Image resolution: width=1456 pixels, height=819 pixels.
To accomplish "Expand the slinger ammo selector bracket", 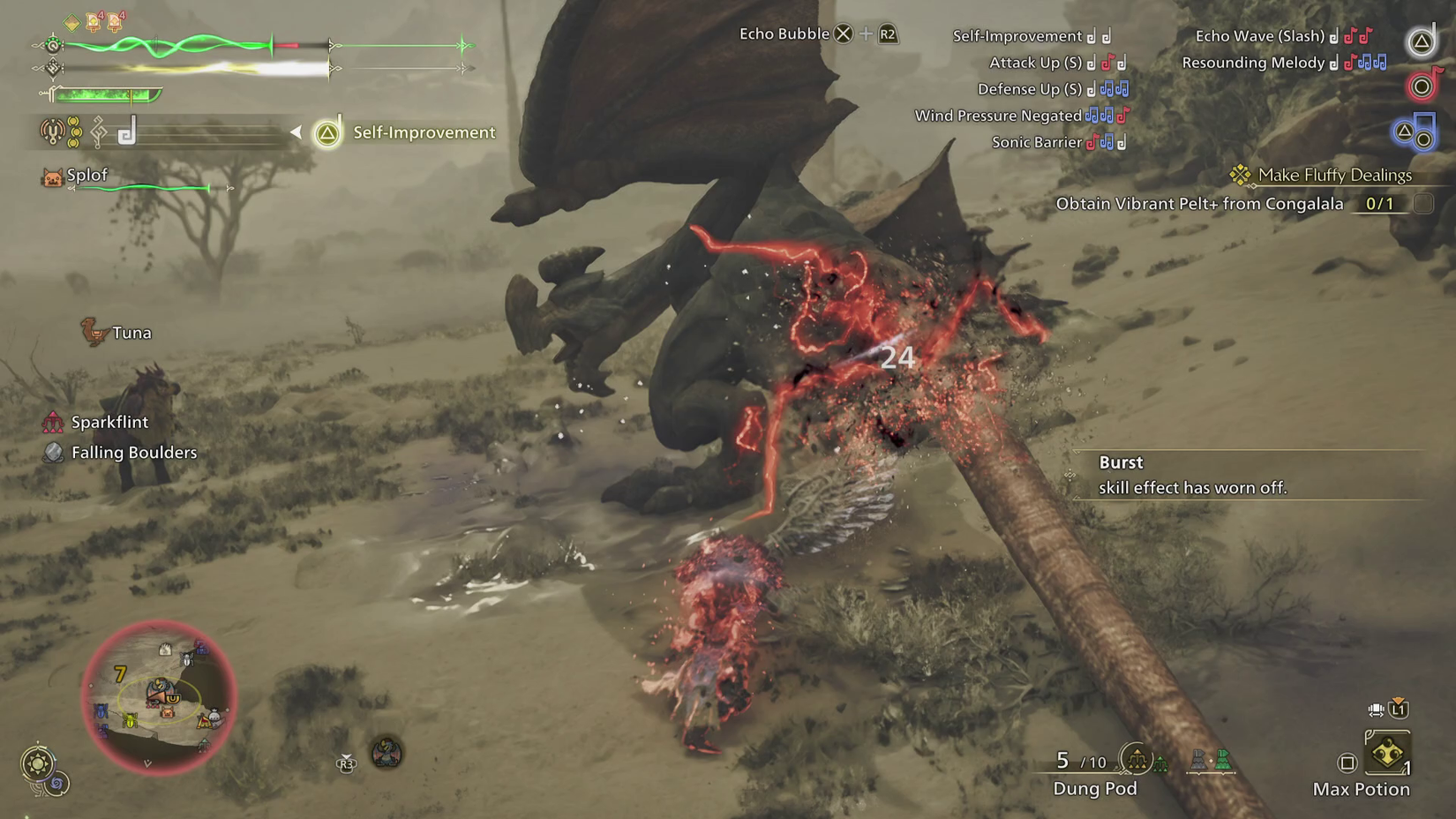I will point(1211,774).
